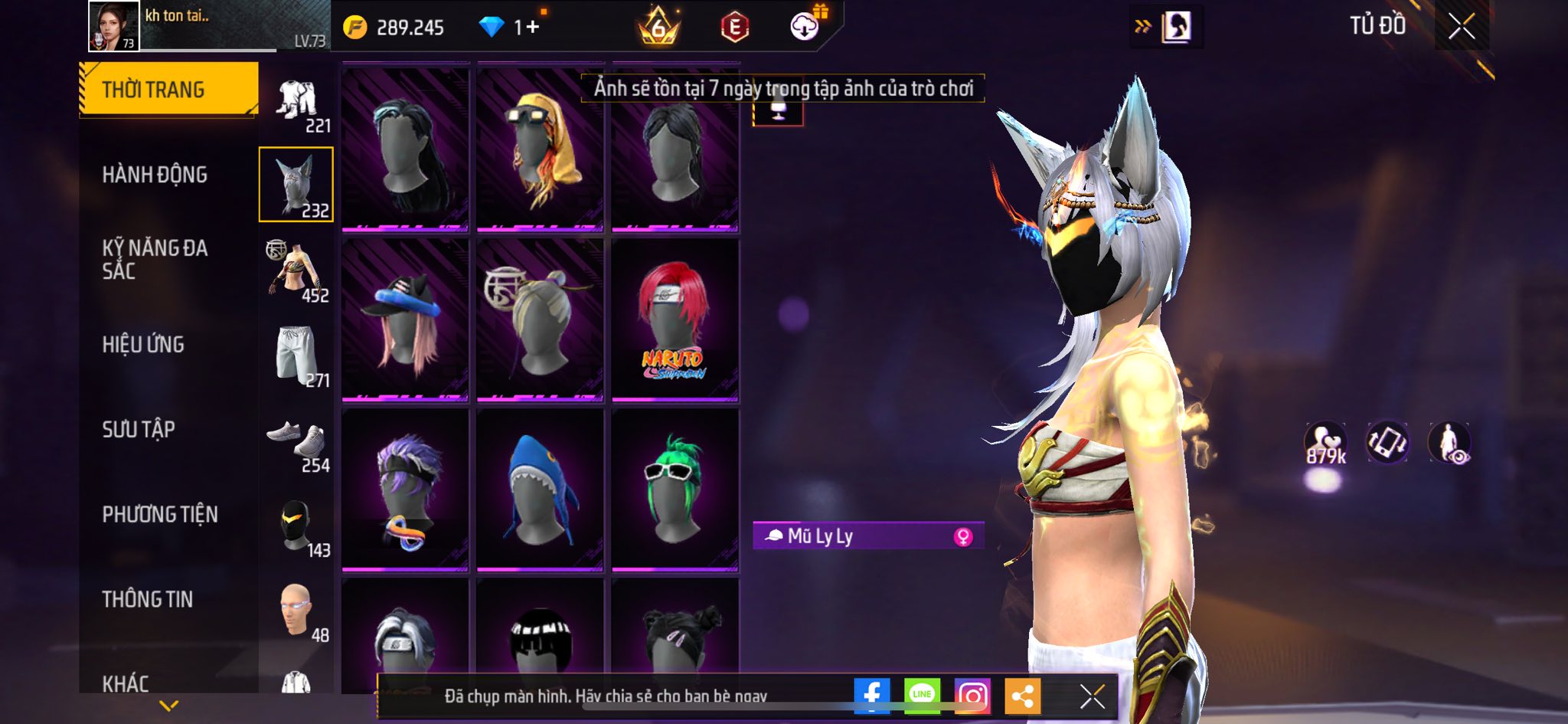Go to the Sưu Tập tab
This screenshot has height=724, width=1568.
(x=139, y=429)
